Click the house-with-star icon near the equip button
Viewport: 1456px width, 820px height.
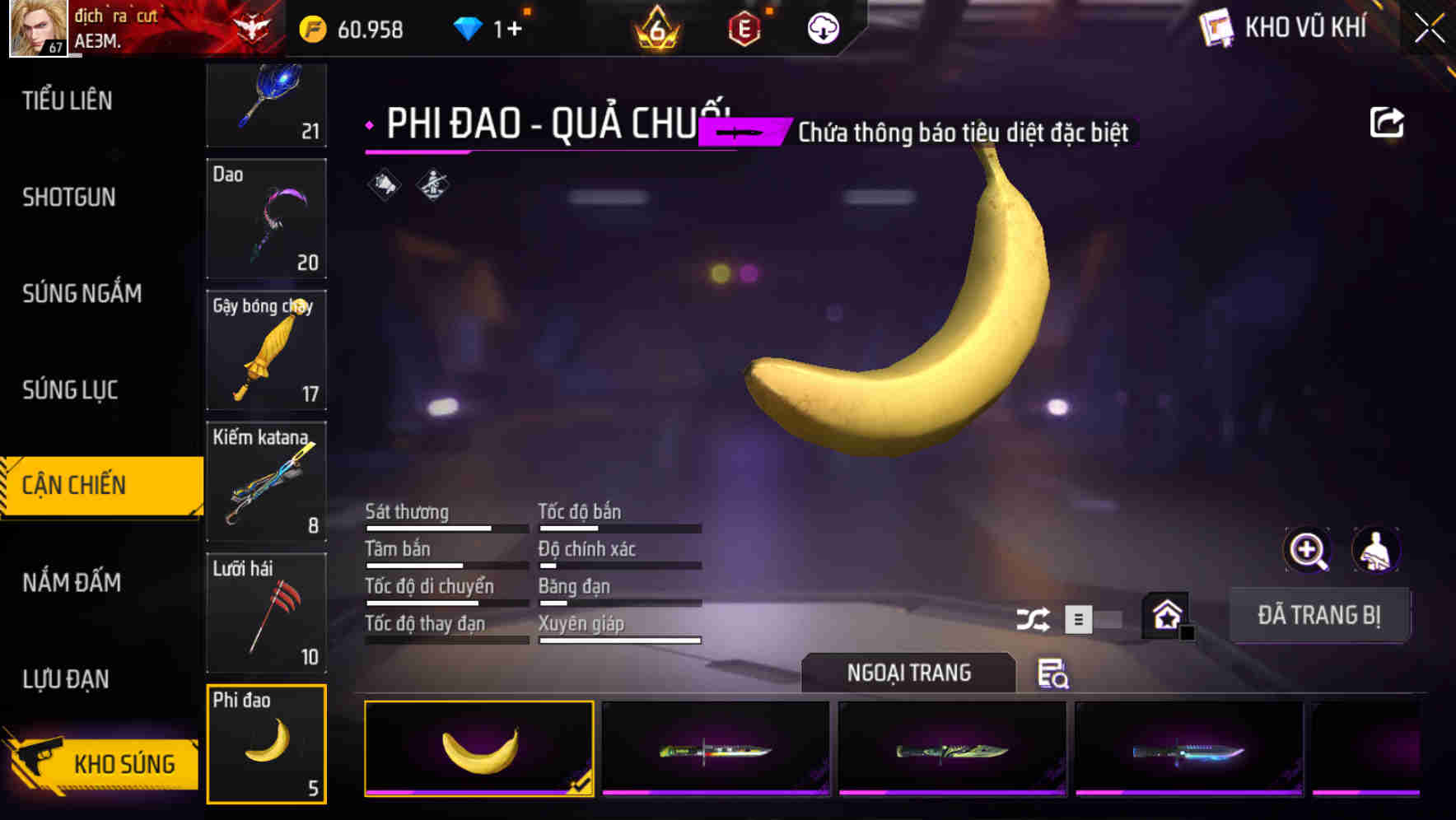point(1168,616)
